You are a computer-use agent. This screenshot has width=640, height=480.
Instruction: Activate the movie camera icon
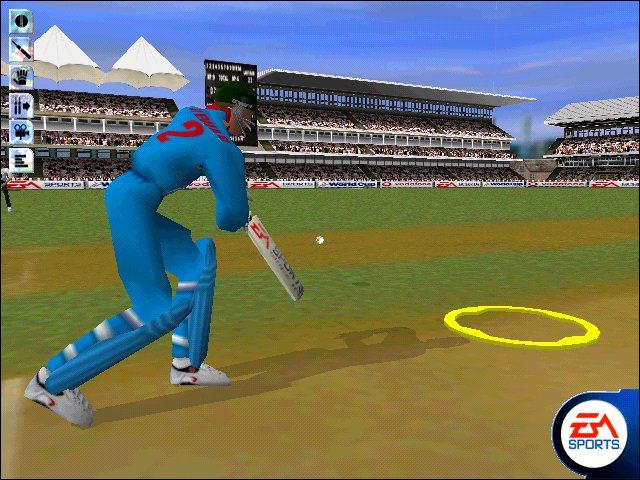(x=21, y=130)
